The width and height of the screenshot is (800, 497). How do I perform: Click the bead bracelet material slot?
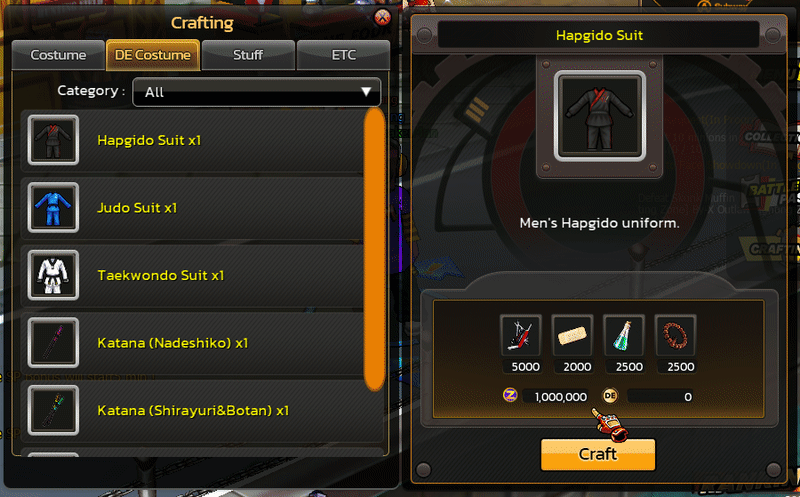676,335
